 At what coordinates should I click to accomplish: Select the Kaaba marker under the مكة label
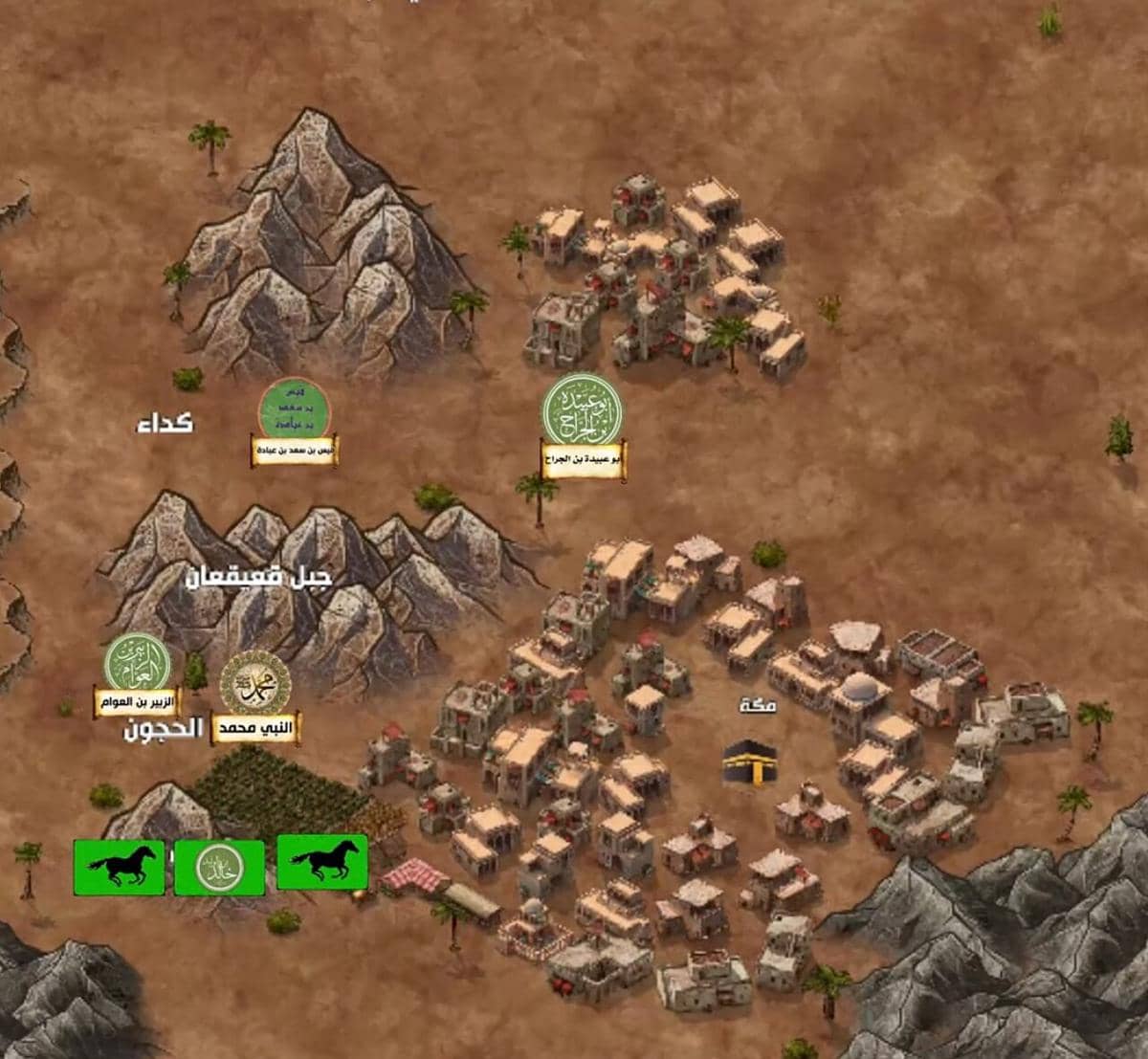point(747,762)
